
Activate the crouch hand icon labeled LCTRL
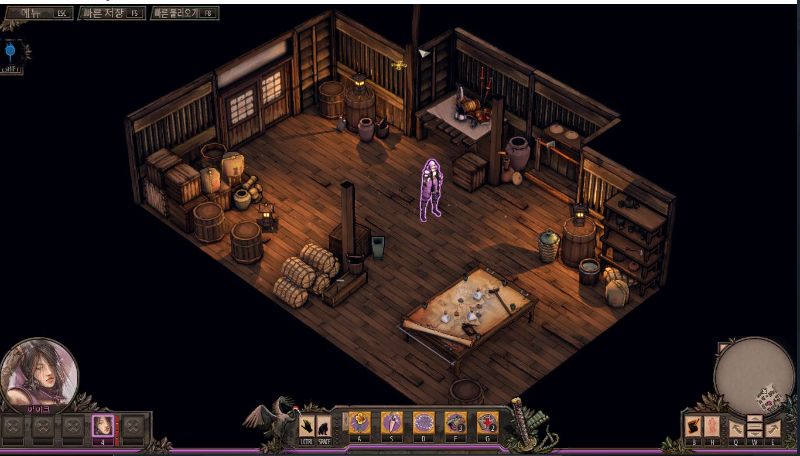tap(307, 427)
